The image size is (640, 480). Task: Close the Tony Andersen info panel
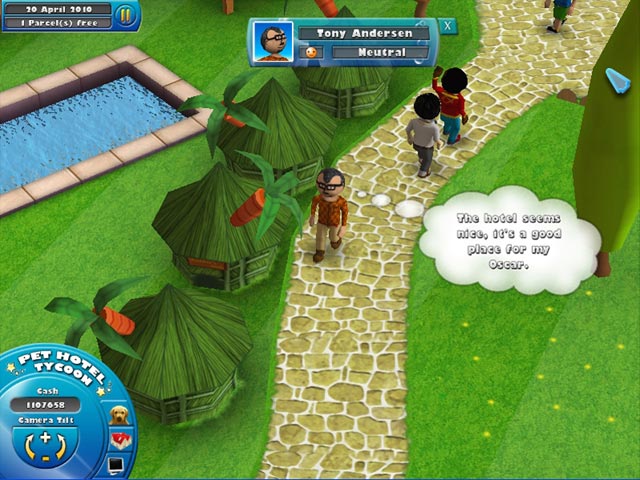coord(447,26)
